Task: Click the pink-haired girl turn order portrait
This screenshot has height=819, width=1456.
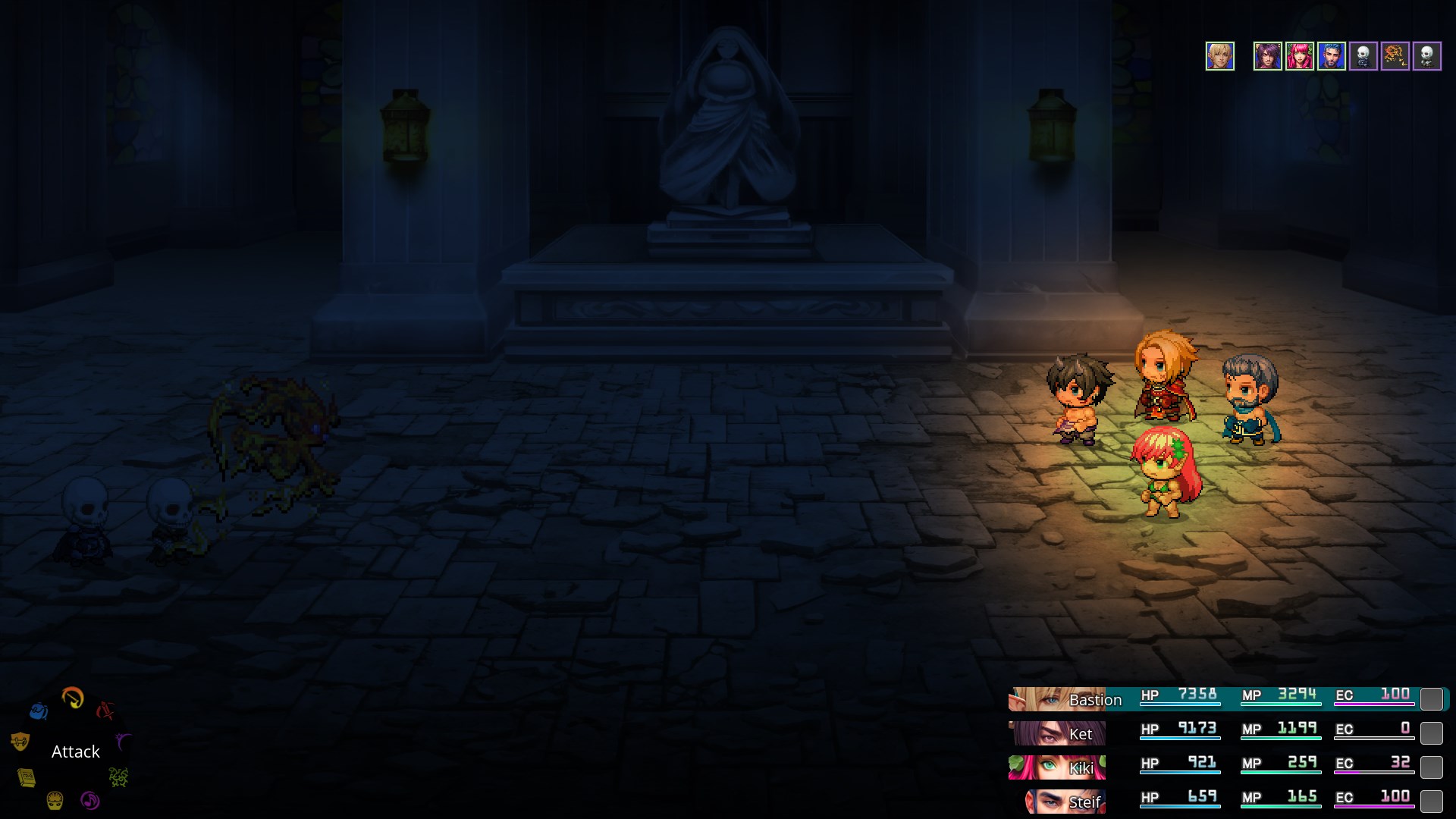Action: tap(1299, 56)
